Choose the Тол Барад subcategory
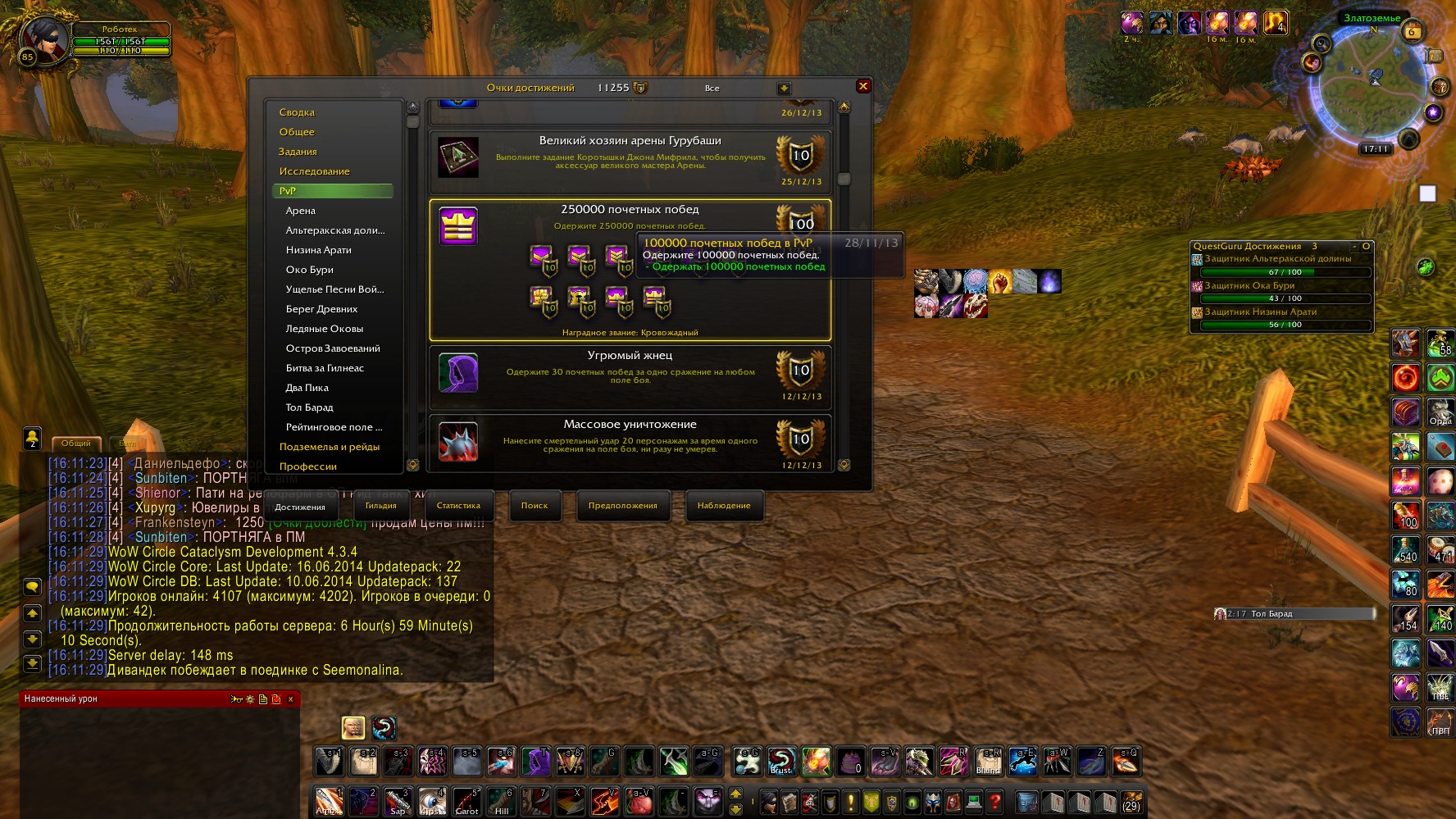 coord(309,407)
